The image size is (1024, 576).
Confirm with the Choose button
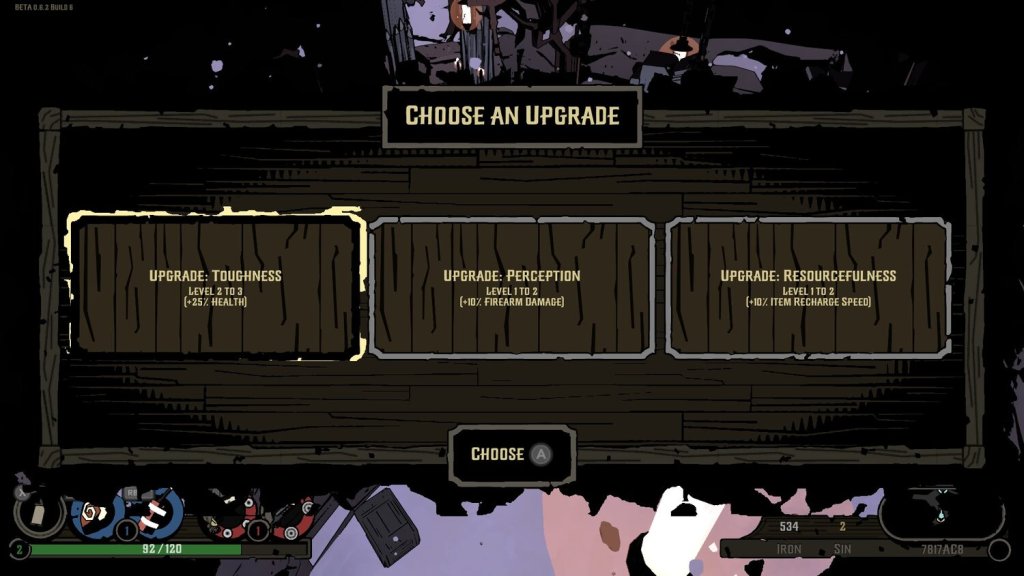coord(511,455)
